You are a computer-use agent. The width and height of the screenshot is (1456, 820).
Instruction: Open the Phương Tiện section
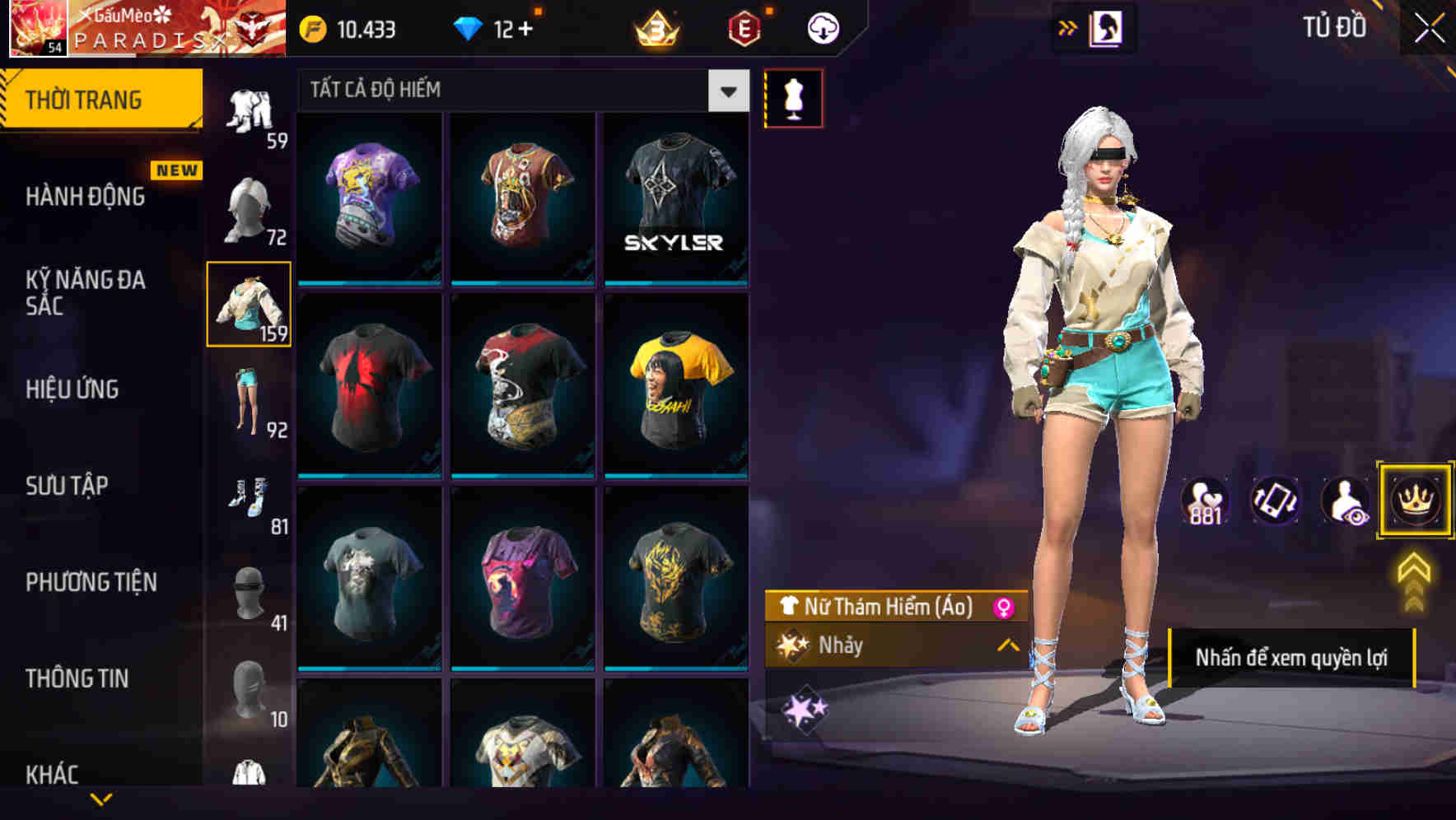(91, 581)
